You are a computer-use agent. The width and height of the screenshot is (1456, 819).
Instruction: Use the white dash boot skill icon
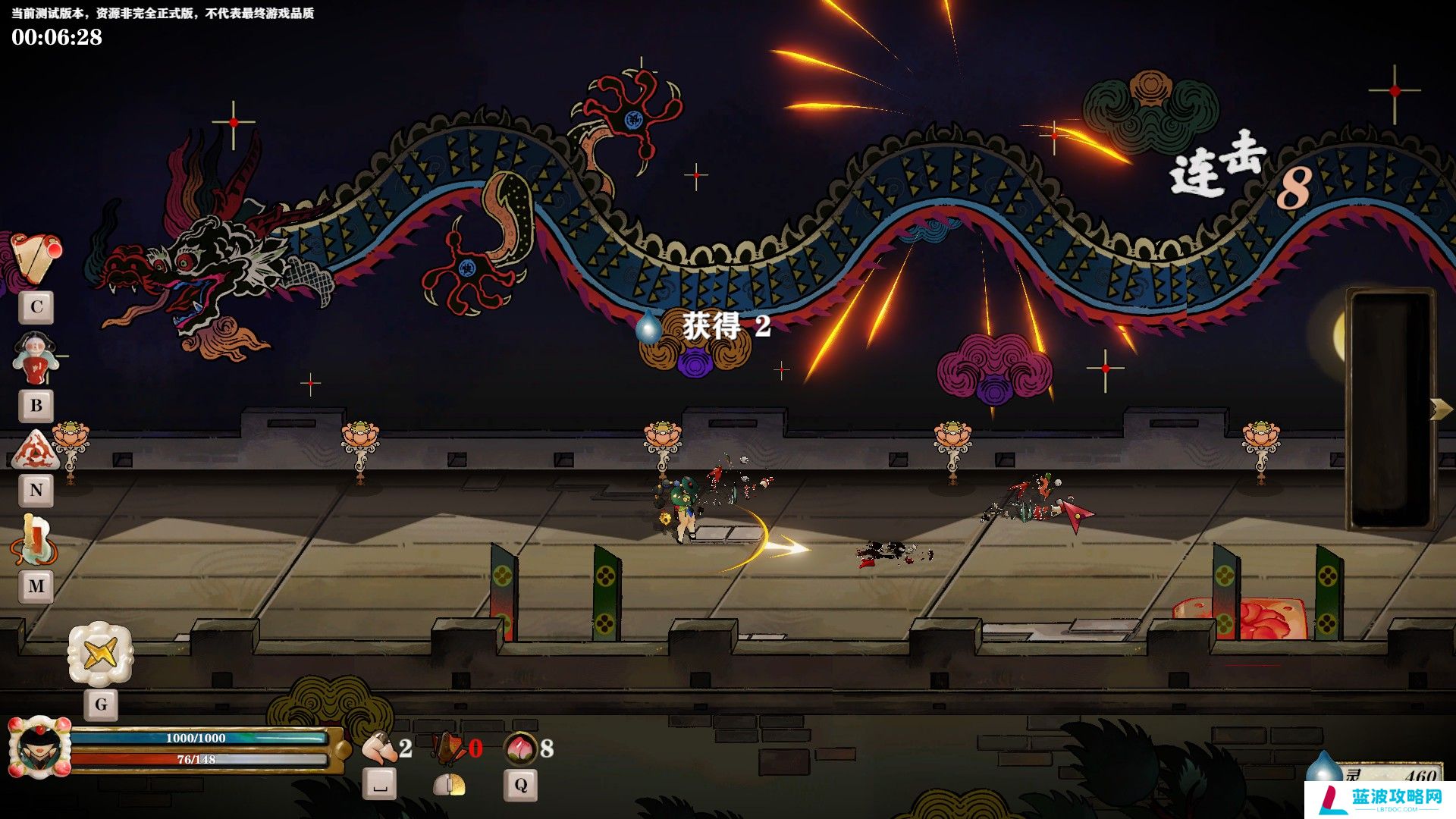[x=379, y=748]
